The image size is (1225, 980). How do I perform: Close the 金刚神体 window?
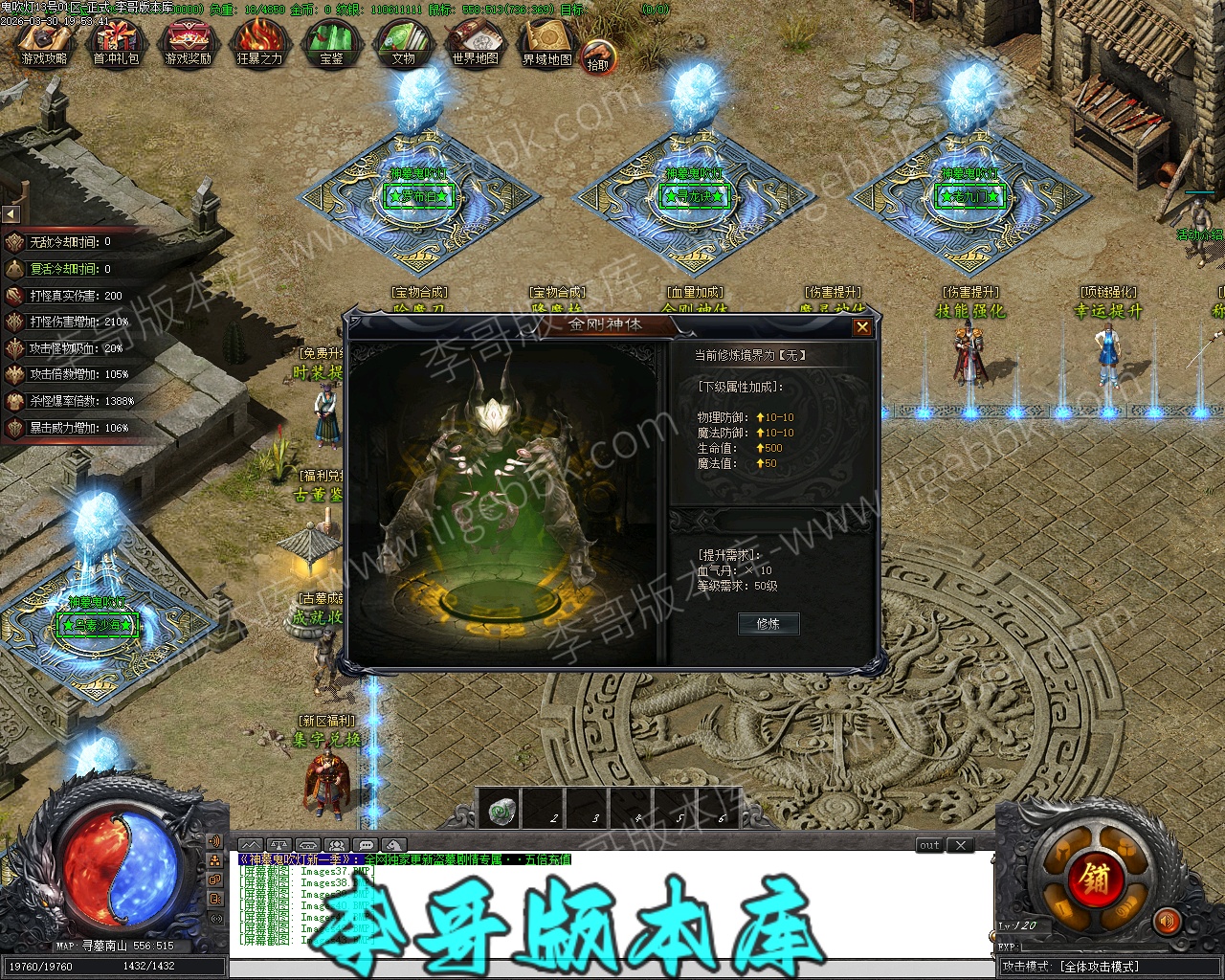click(x=862, y=327)
